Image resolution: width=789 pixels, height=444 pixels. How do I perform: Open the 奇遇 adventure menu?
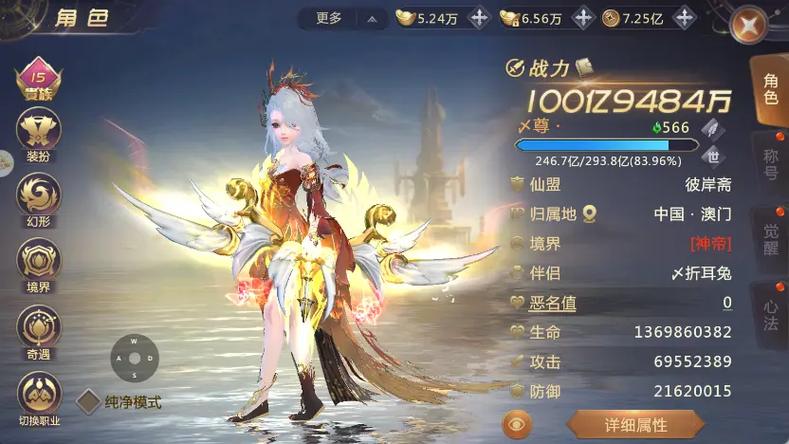(40, 331)
